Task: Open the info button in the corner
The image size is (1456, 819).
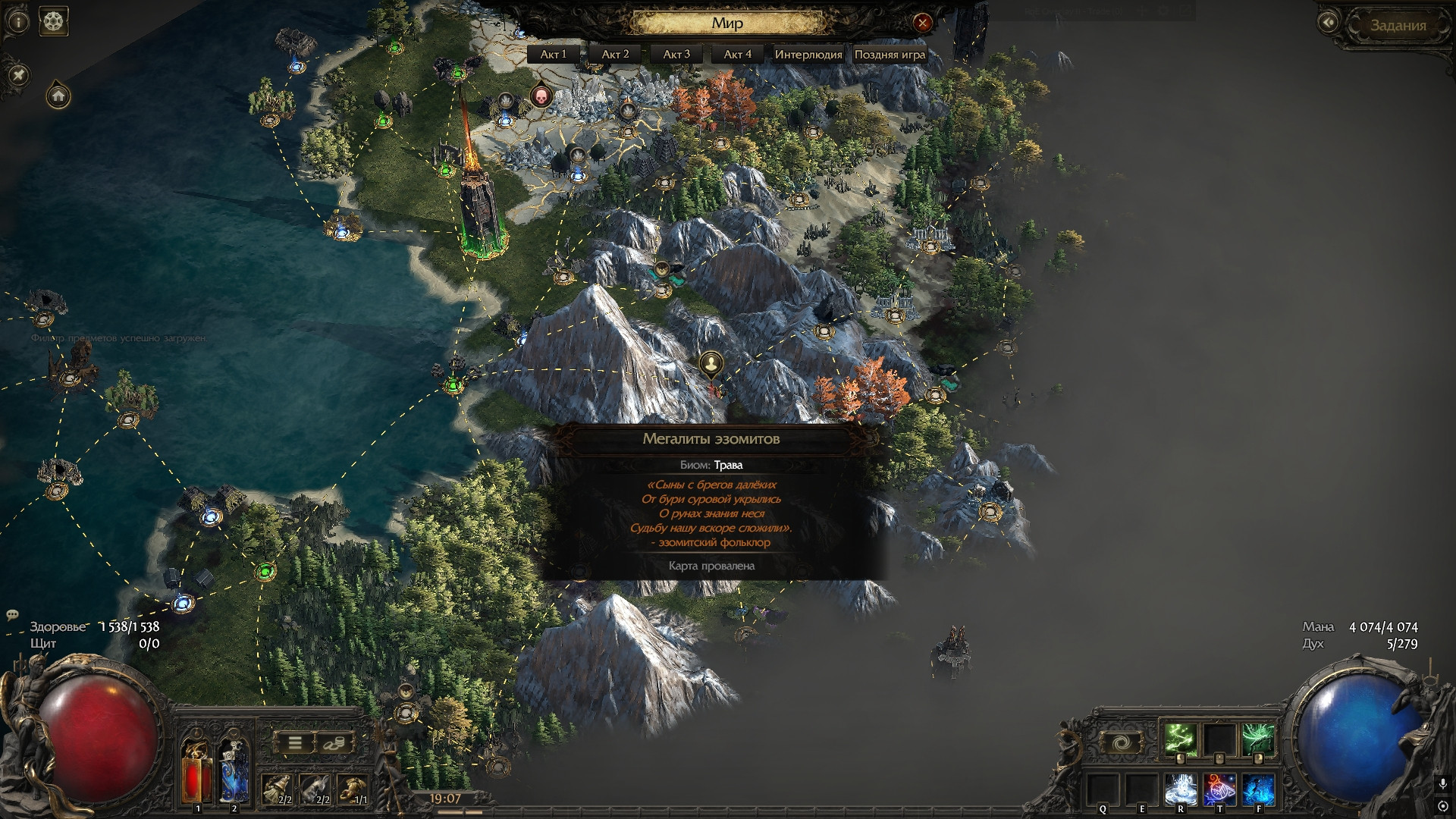Action: pyautogui.click(x=17, y=22)
